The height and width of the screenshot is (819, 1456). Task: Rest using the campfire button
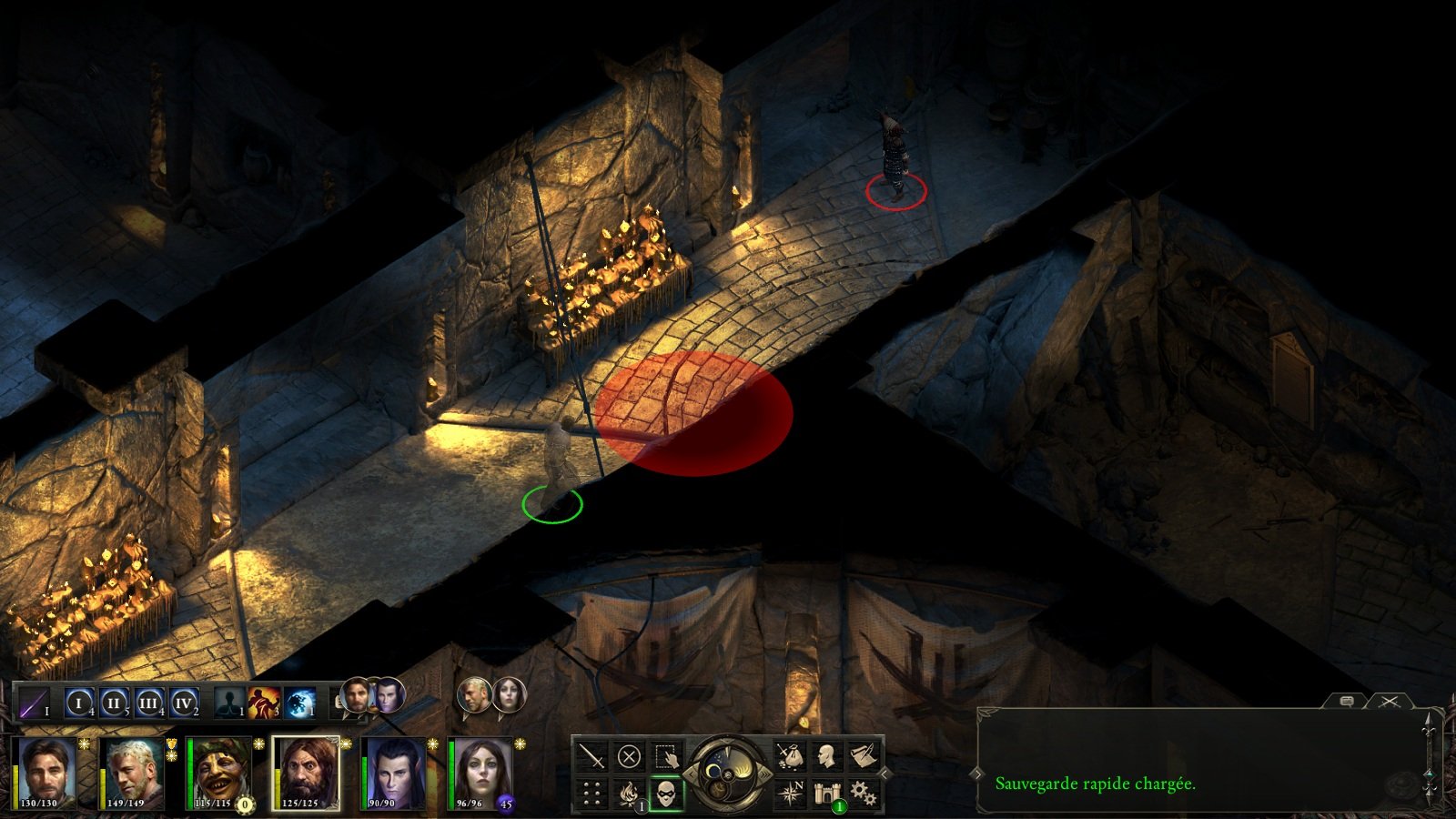[629, 794]
